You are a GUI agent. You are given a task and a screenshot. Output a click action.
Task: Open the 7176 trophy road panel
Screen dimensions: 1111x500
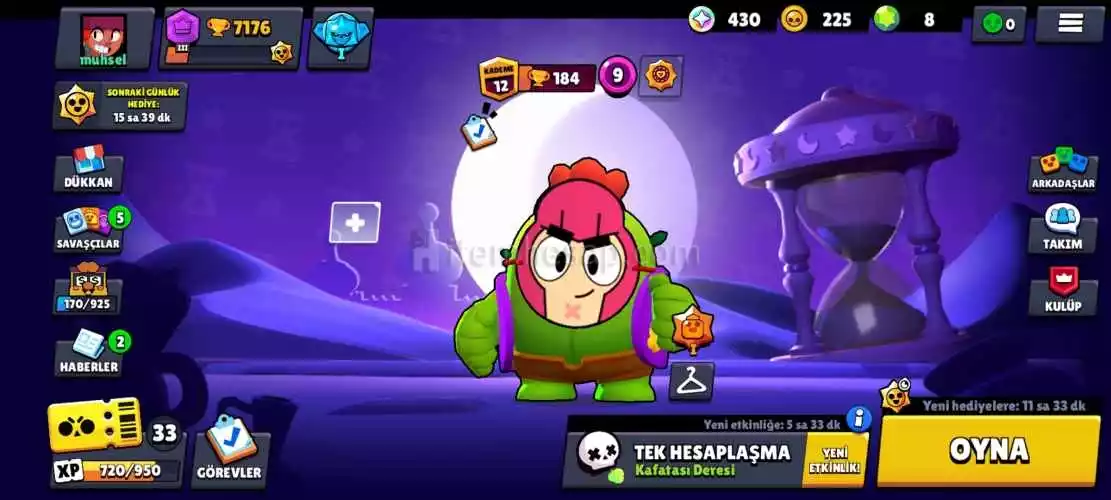(234, 39)
